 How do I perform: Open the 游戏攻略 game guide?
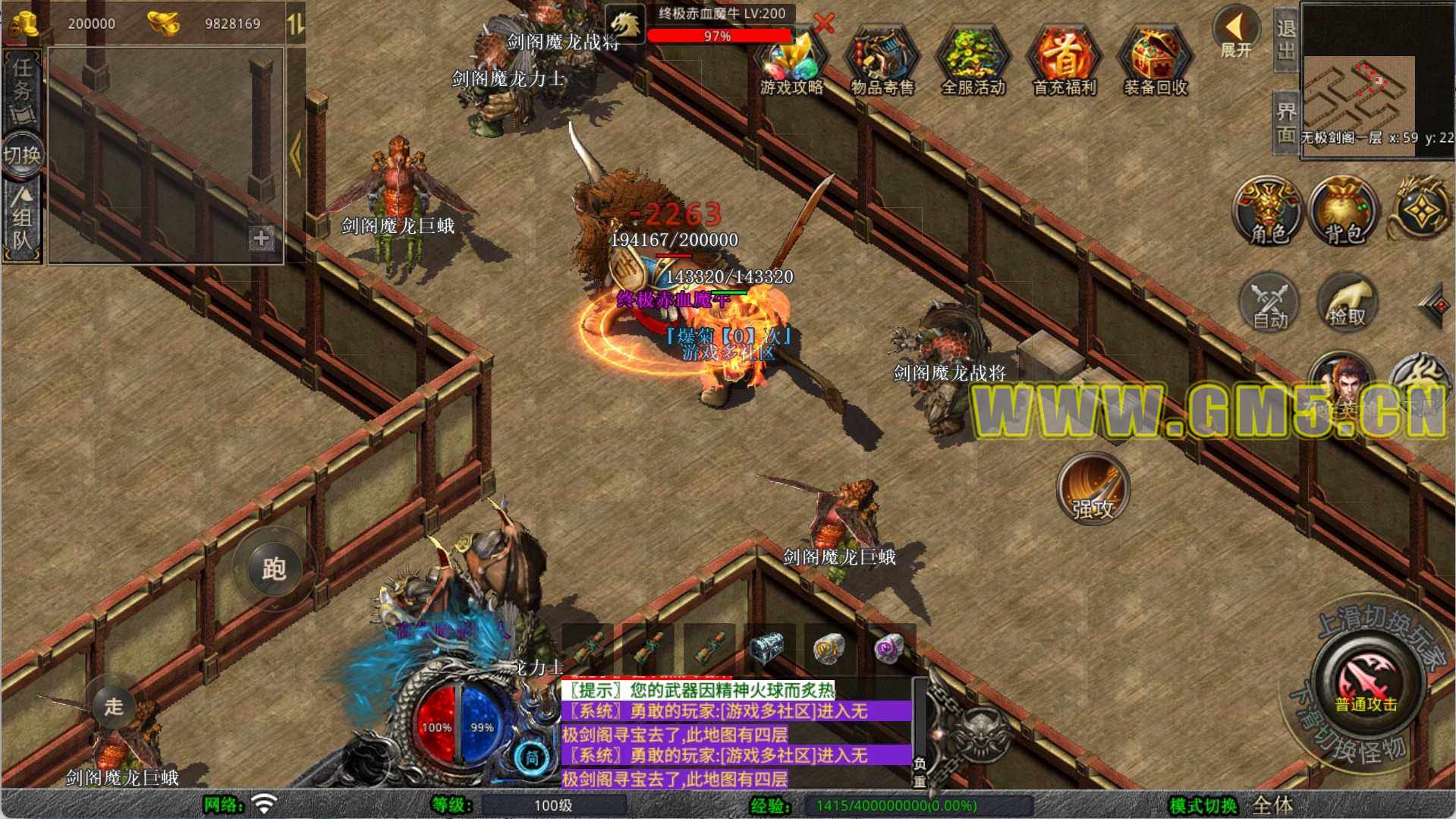pyautogui.click(x=792, y=62)
